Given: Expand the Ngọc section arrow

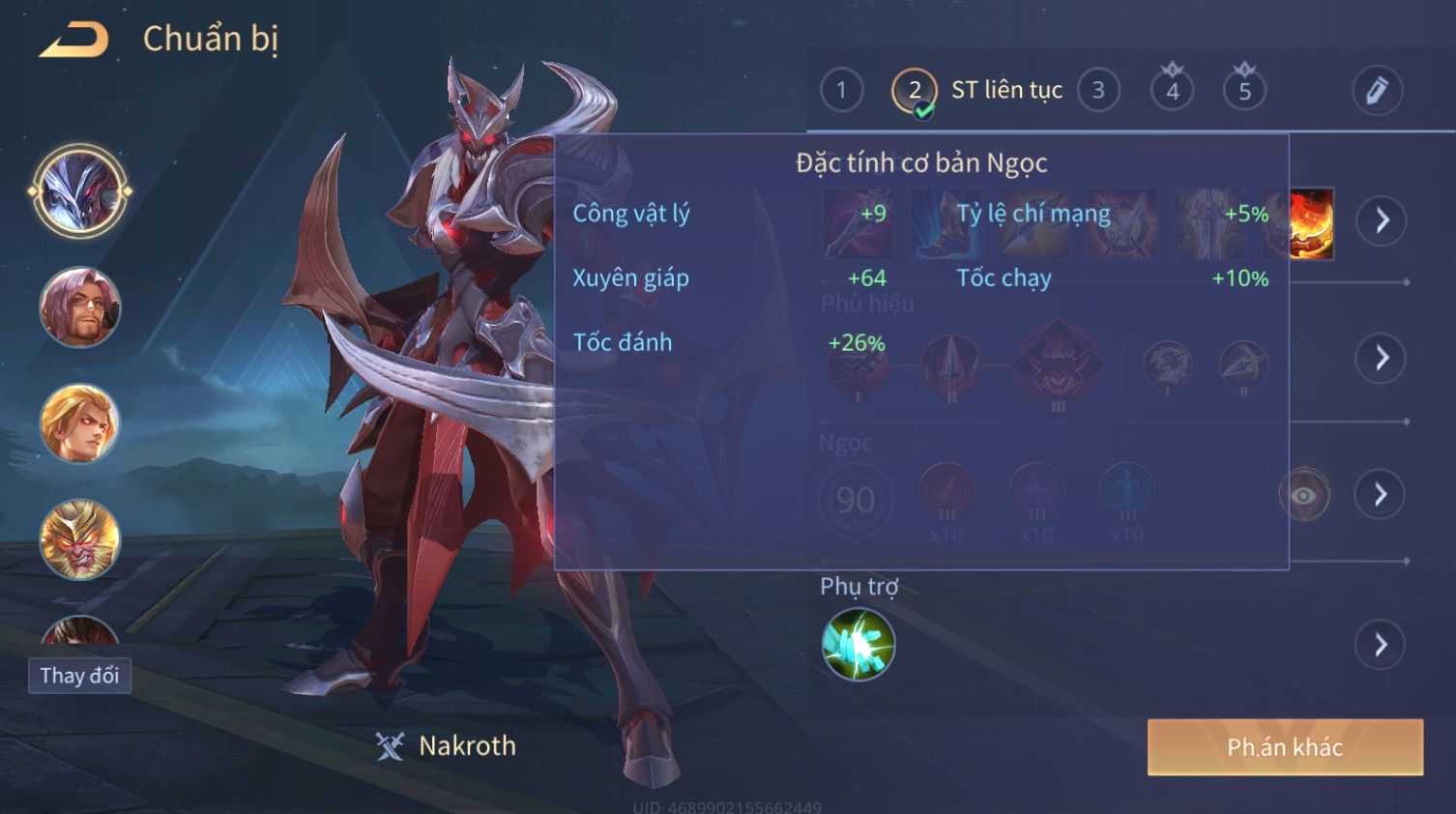Looking at the screenshot, I should point(1381,495).
